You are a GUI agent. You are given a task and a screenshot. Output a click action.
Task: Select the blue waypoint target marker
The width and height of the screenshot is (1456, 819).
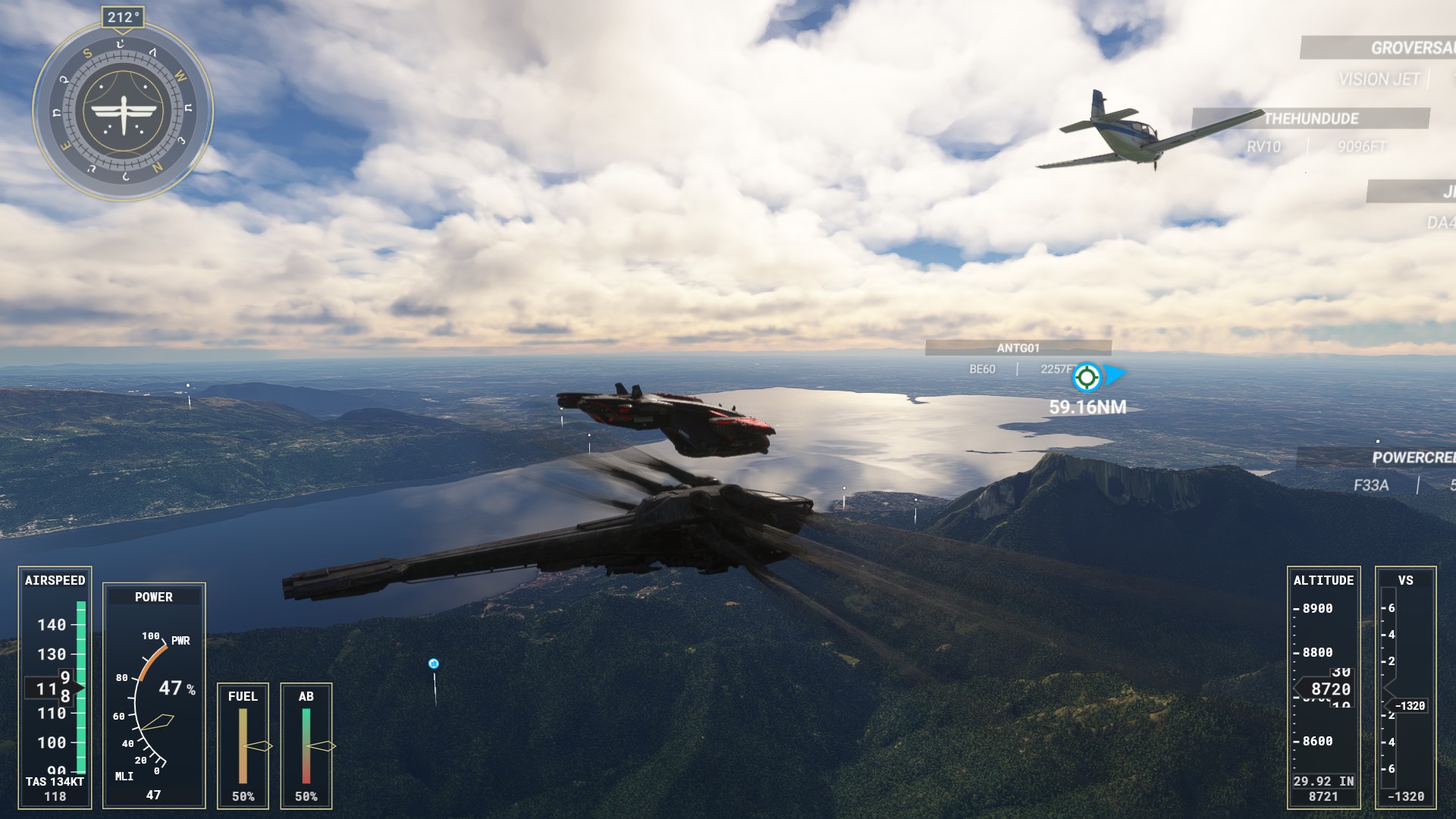pyautogui.click(x=1087, y=376)
